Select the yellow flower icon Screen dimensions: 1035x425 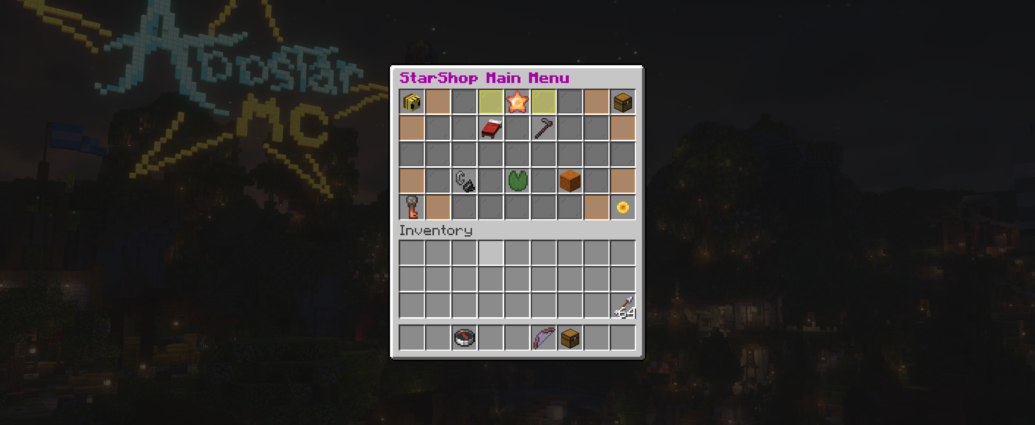click(622, 207)
